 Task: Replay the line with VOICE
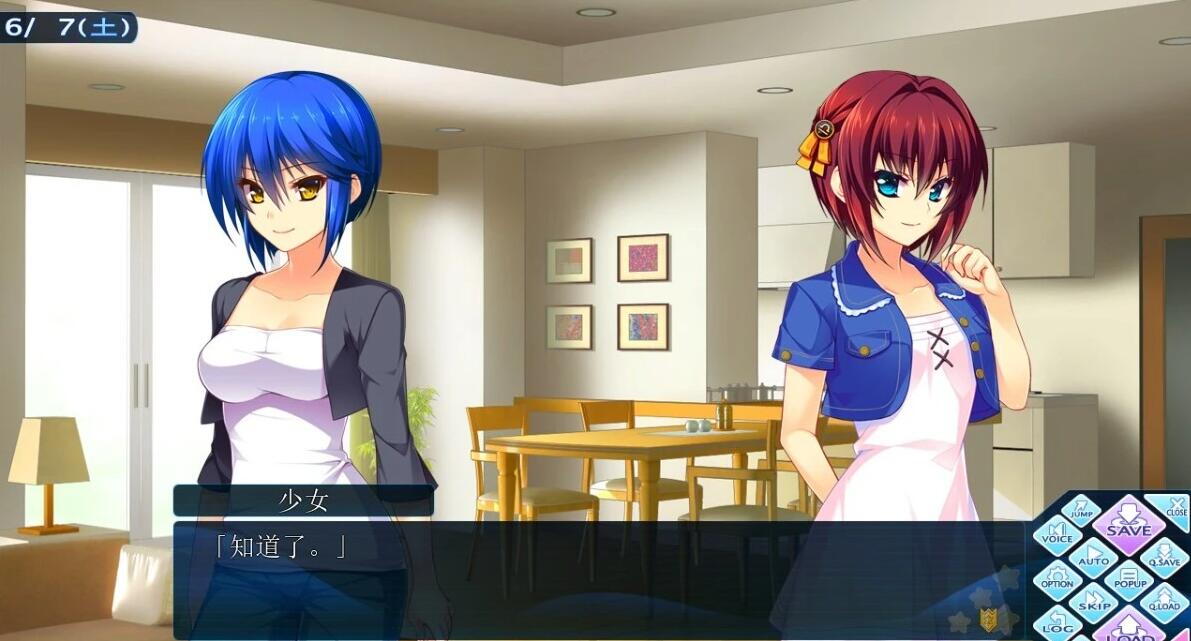coord(1057,534)
